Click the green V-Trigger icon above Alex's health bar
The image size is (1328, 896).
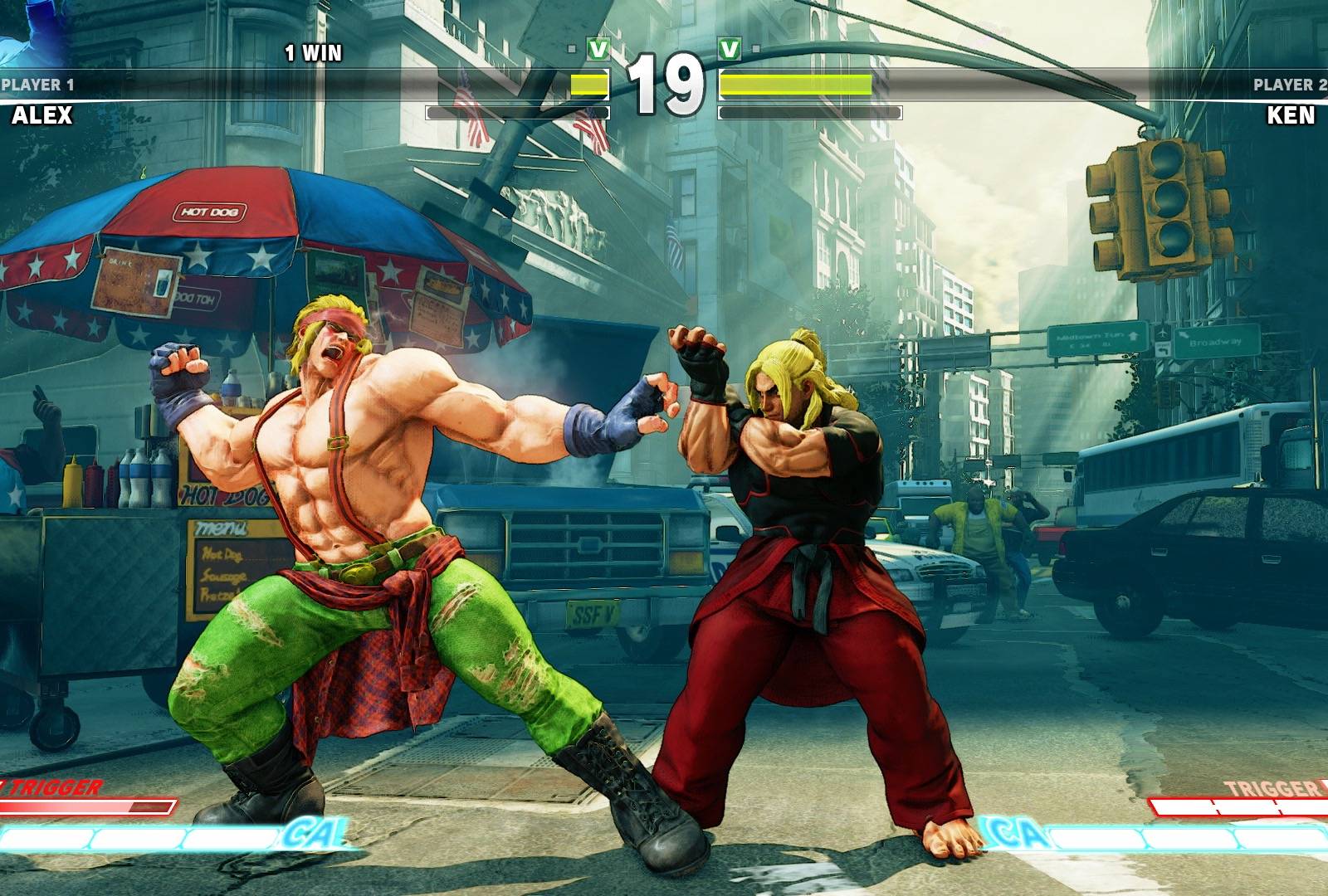pos(598,46)
